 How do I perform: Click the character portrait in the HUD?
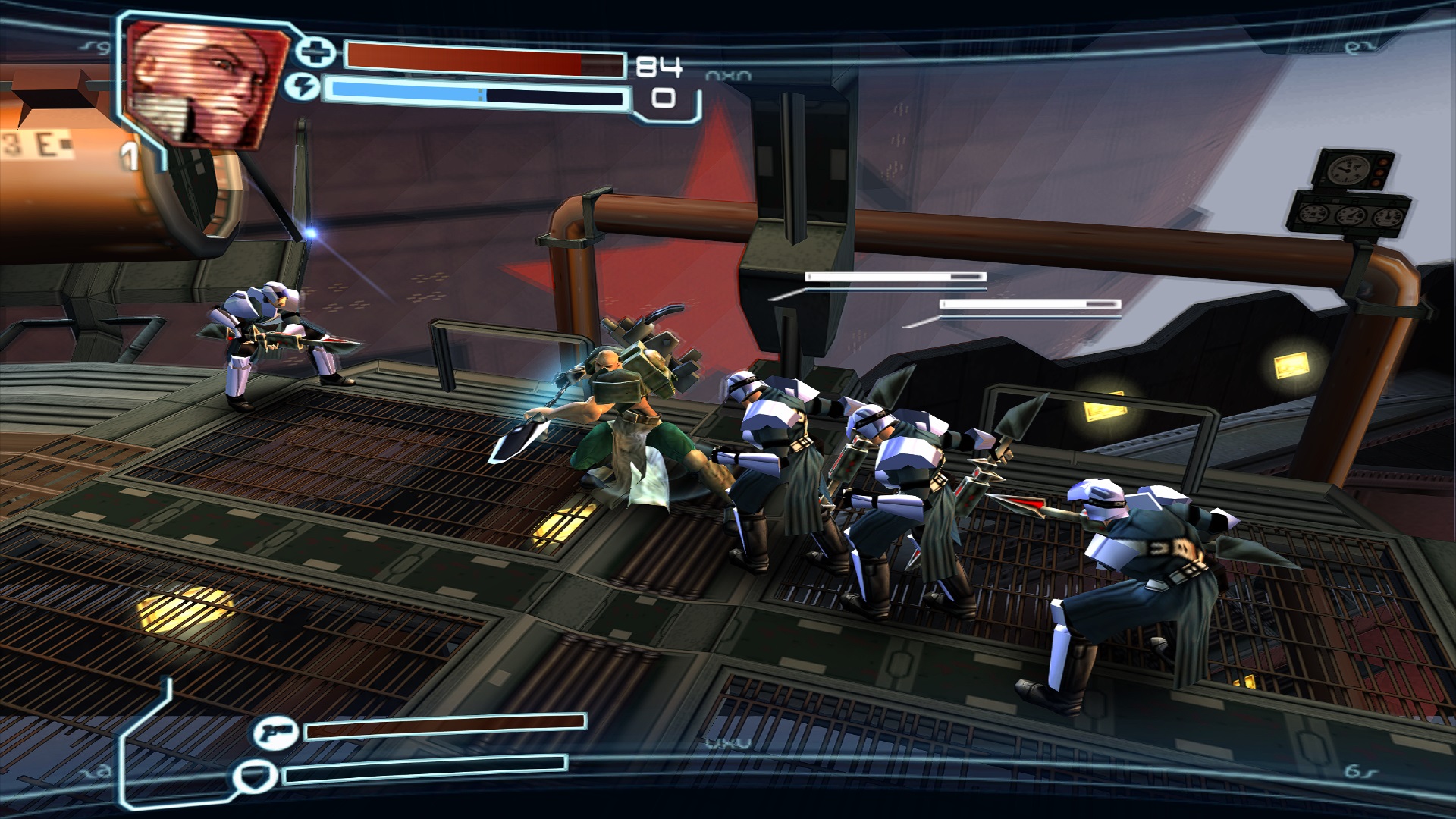(205, 83)
